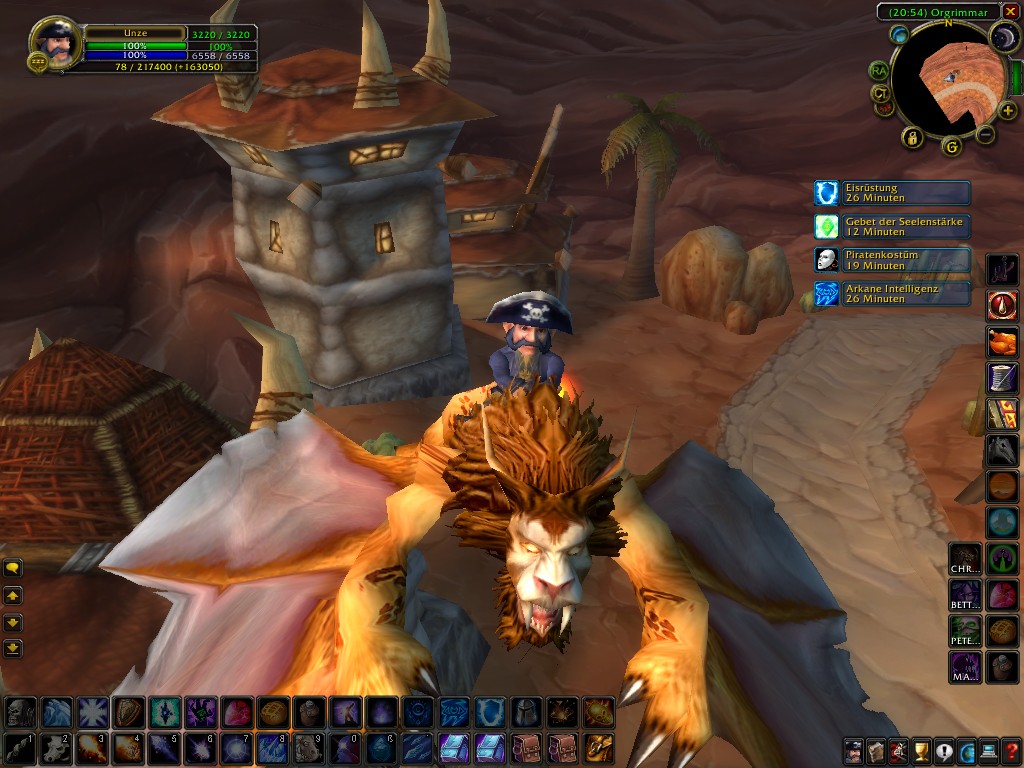1024x768 pixels.
Task: Click the Orgrimmar minimap itself
Action: (x=945, y=80)
